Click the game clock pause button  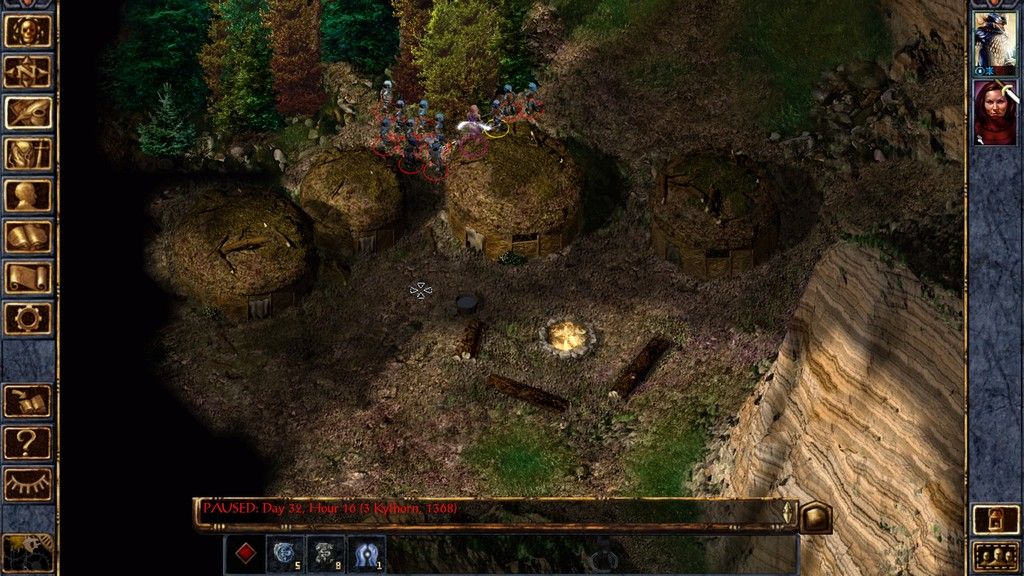26,552
